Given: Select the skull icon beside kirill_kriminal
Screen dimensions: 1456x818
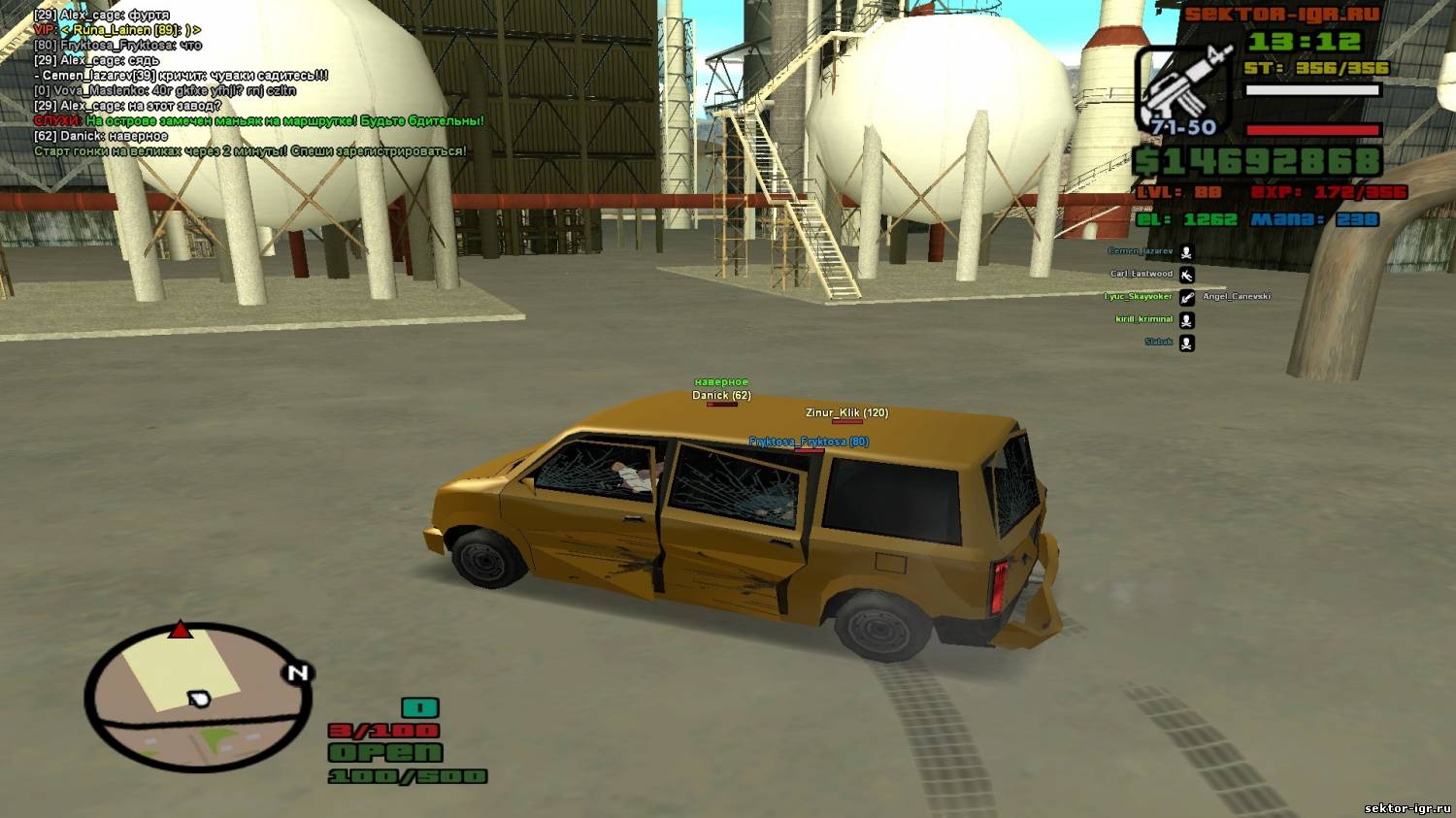Looking at the screenshot, I should point(1187,320).
